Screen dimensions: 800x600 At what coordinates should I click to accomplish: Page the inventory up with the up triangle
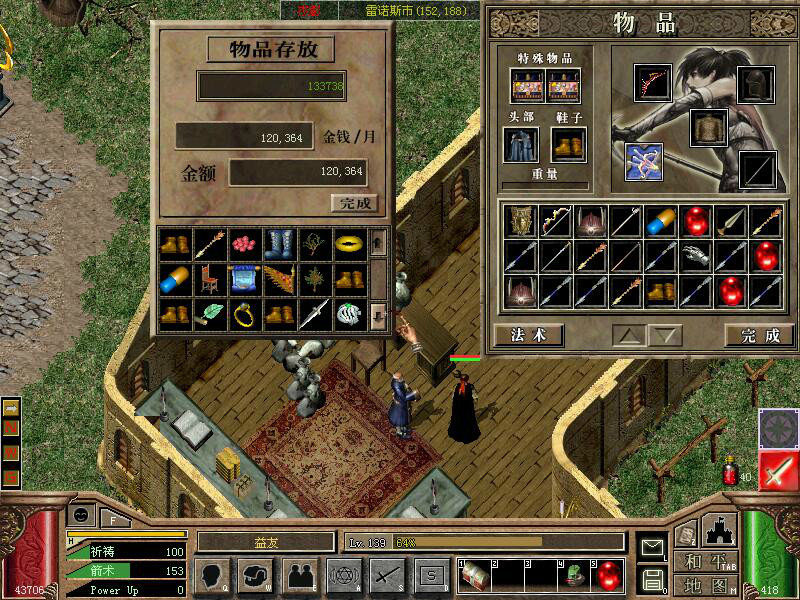[627, 335]
